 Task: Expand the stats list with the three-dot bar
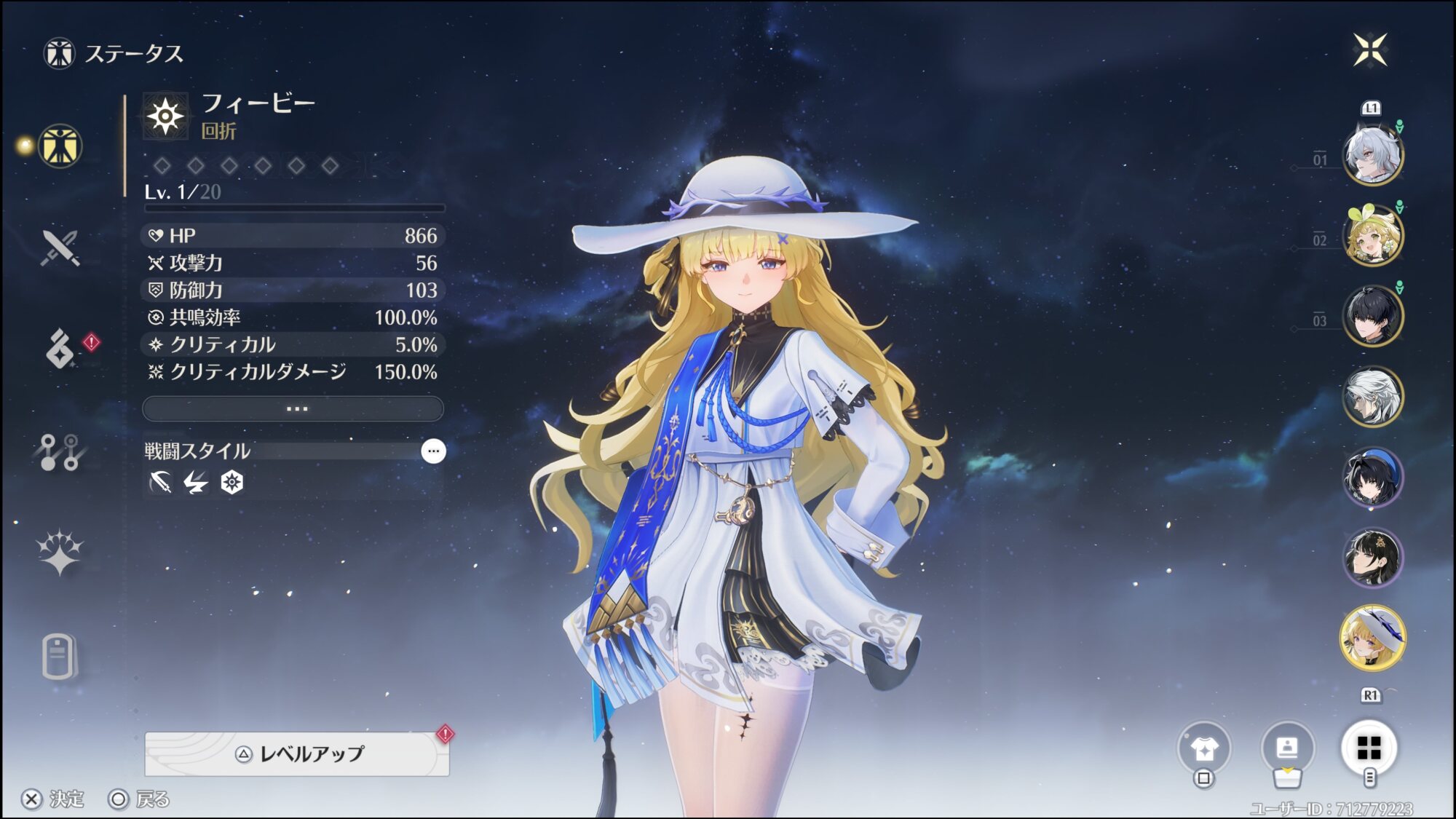[x=293, y=408]
